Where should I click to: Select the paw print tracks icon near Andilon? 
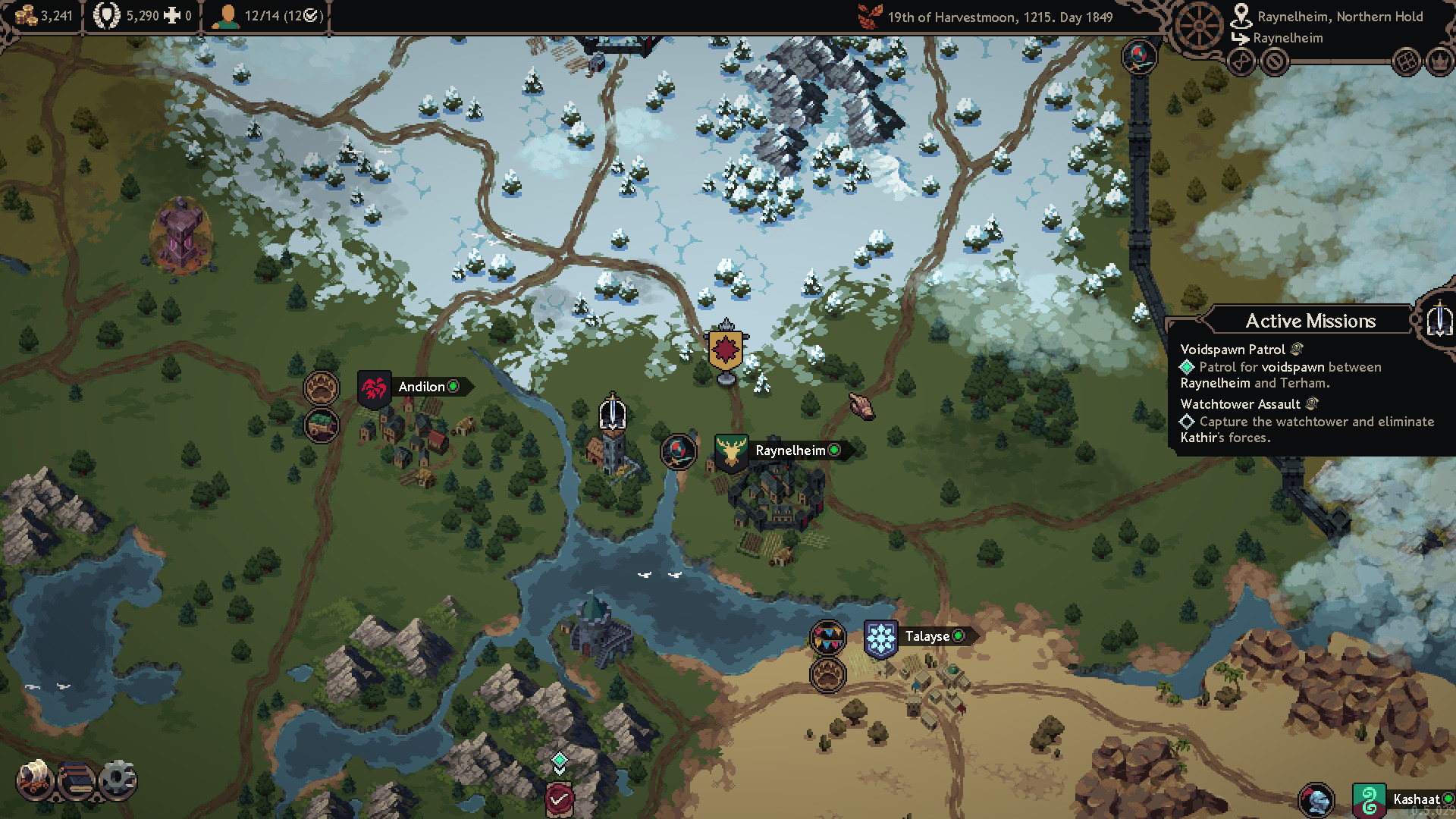point(322,387)
